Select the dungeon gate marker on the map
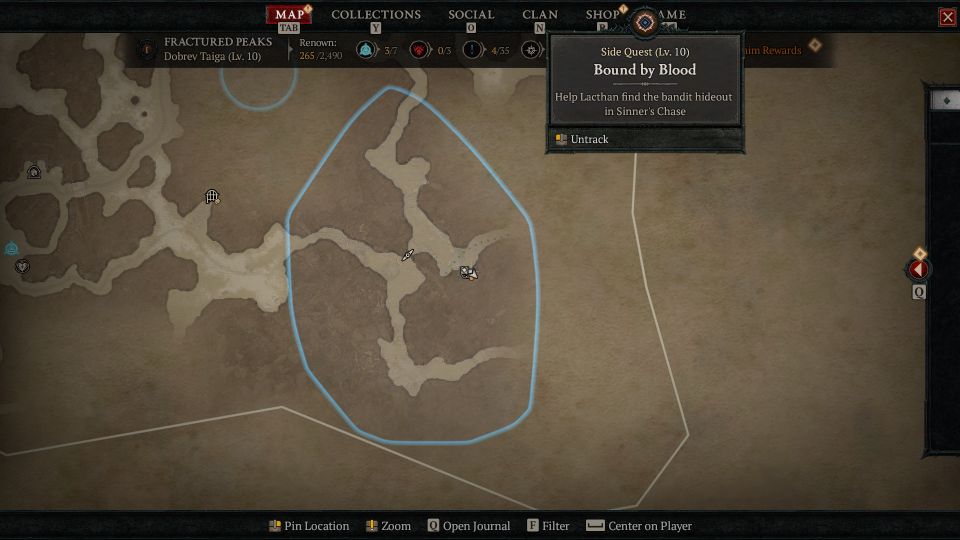 tap(212, 197)
